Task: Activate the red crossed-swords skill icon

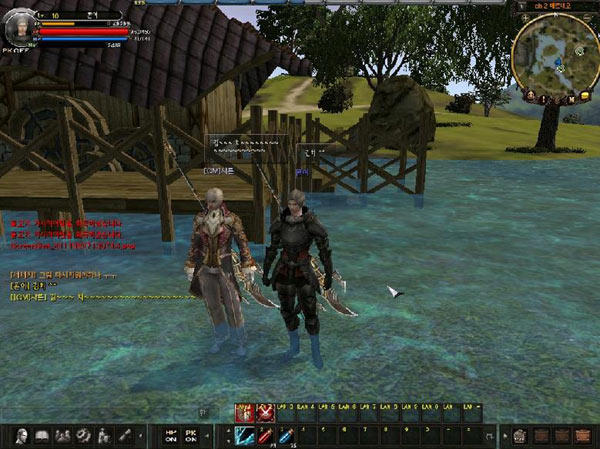Action: (264, 410)
